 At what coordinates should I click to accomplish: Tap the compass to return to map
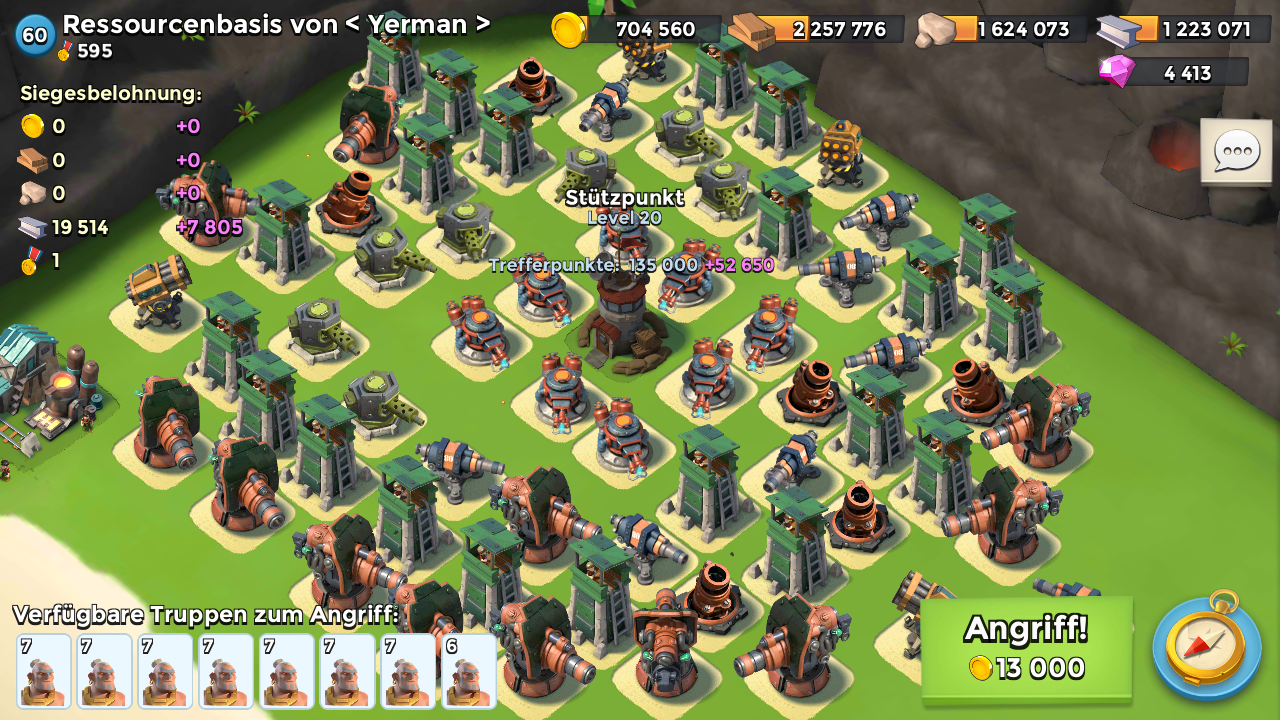tap(1206, 647)
